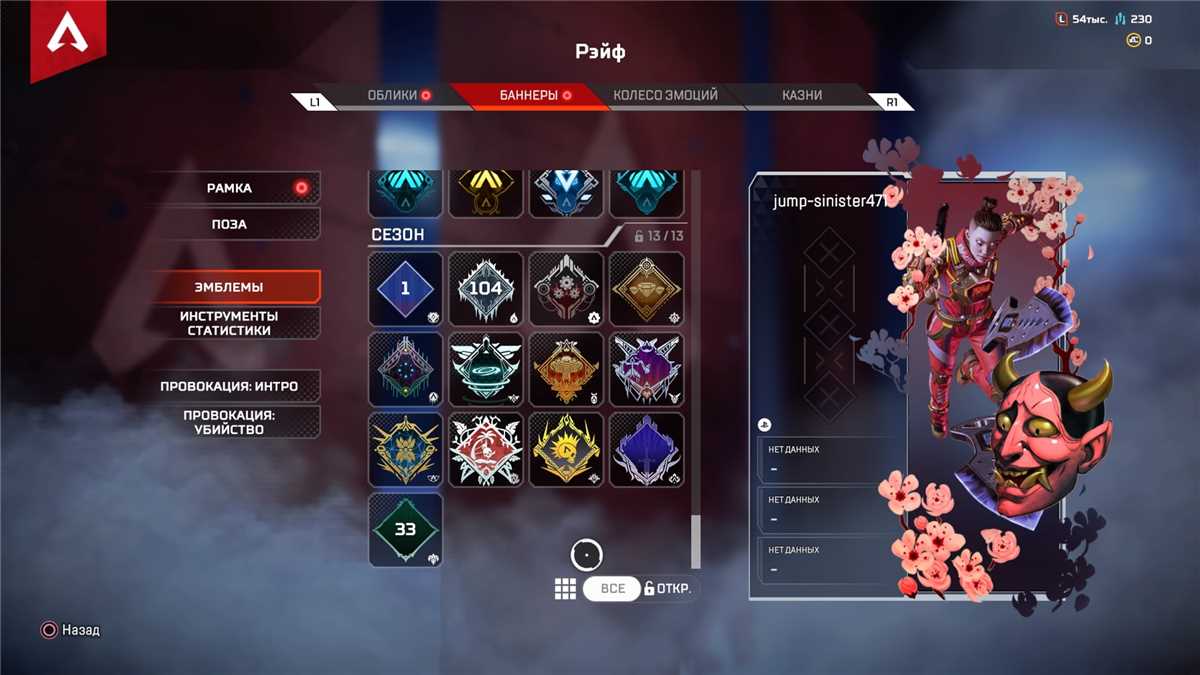Switch to the КОЛЕСО ЭМОЦИЙ tab
Screen dimensions: 1200x675
coord(665,96)
